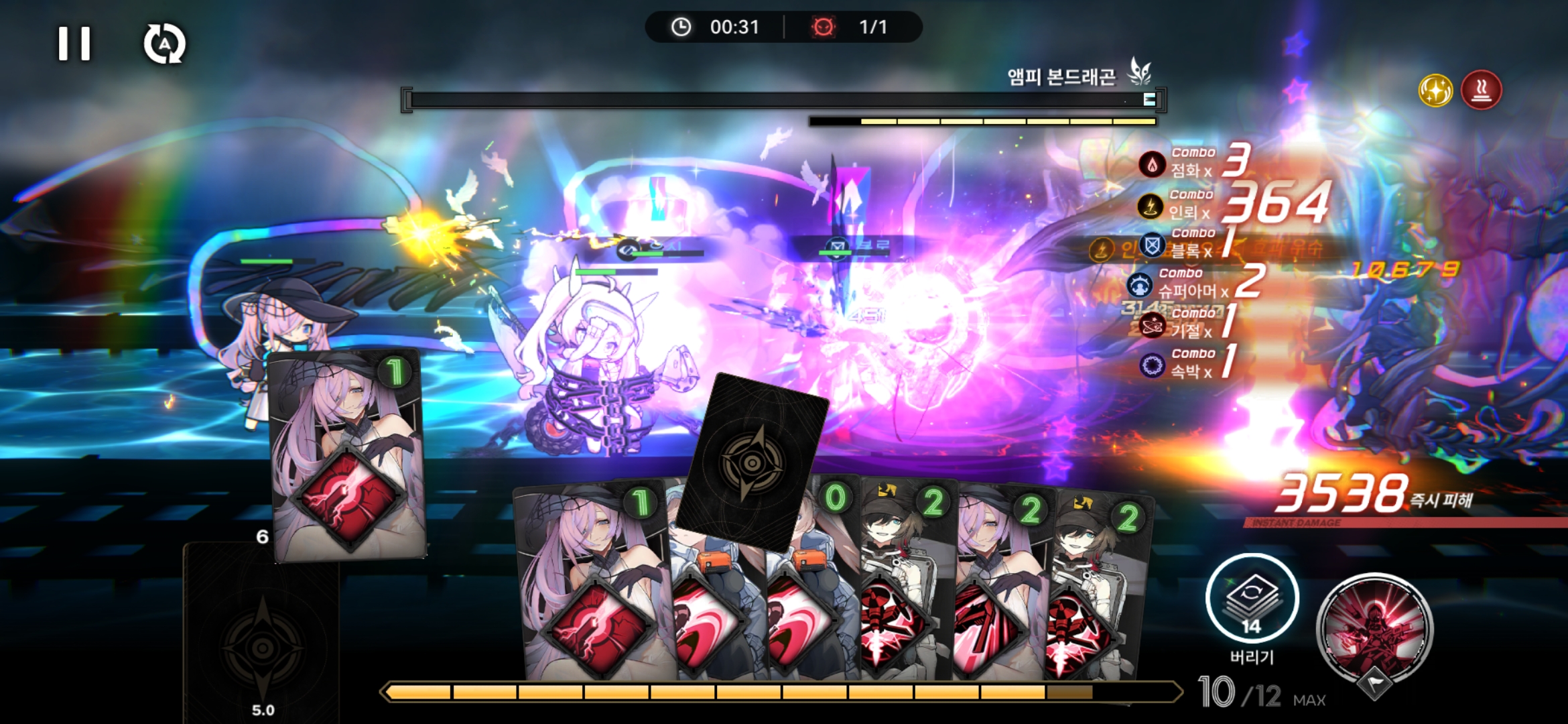The image size is (1568, 724).
Task: Inspect the red steam status icon
Action: click(1481, 90)
